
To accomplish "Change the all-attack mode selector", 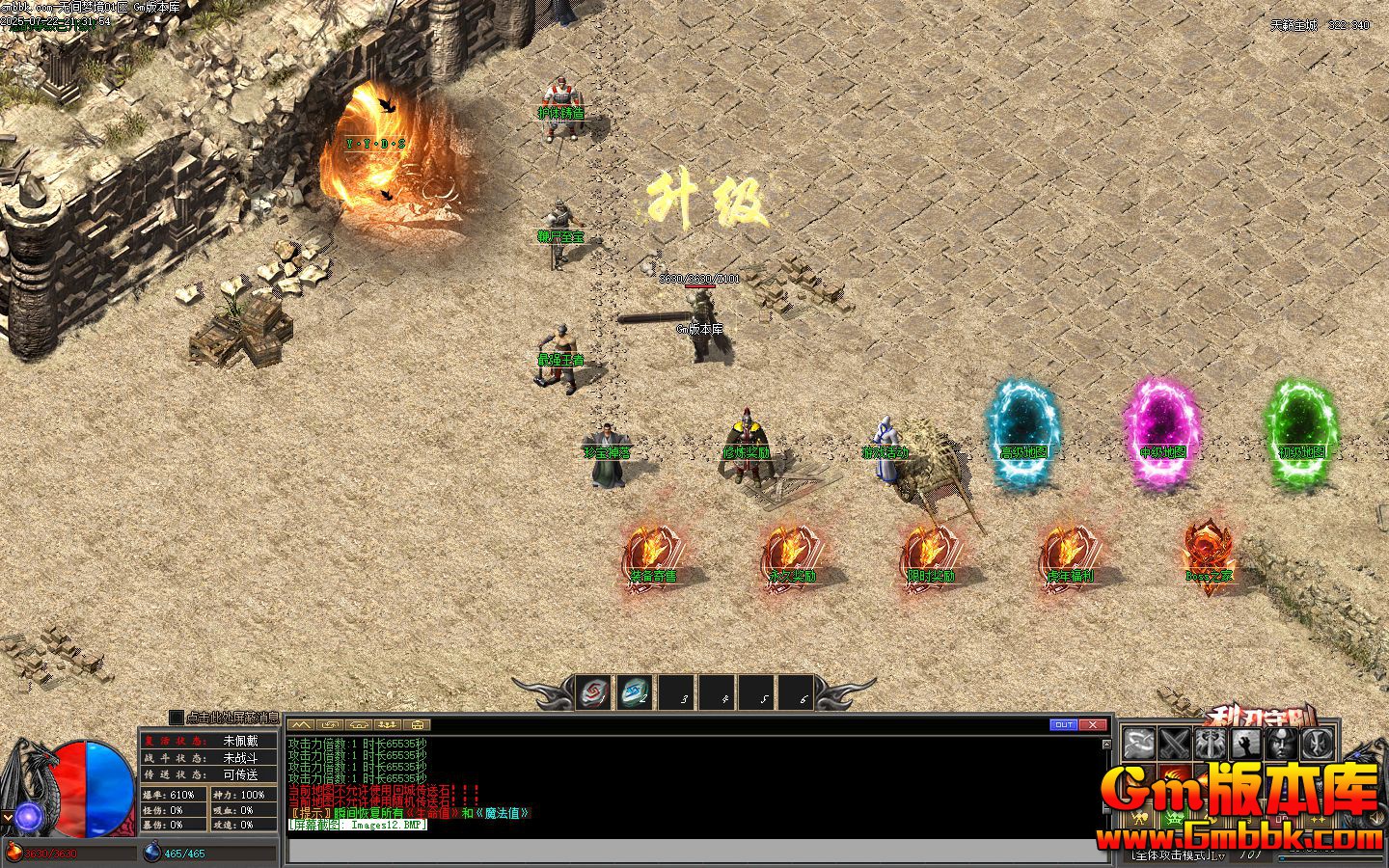I will tap(1179, 854).
